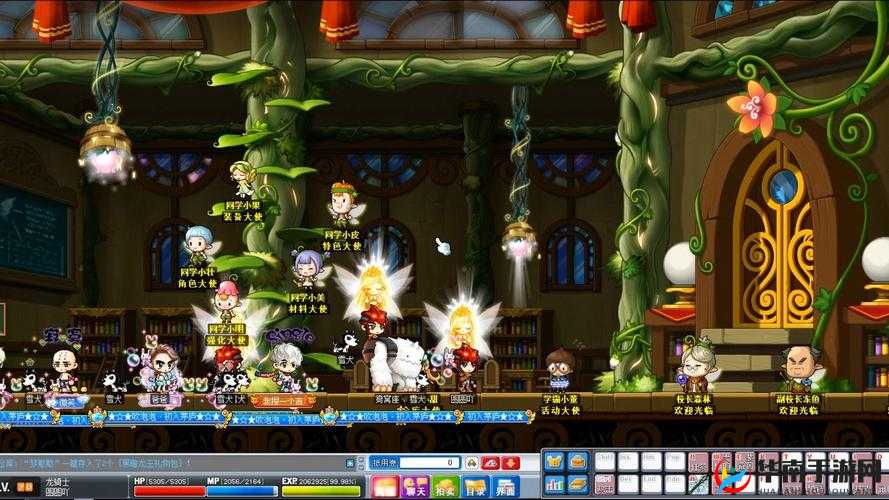
Task: Open the 聊天 chat menu button
Action: [415, 487]
